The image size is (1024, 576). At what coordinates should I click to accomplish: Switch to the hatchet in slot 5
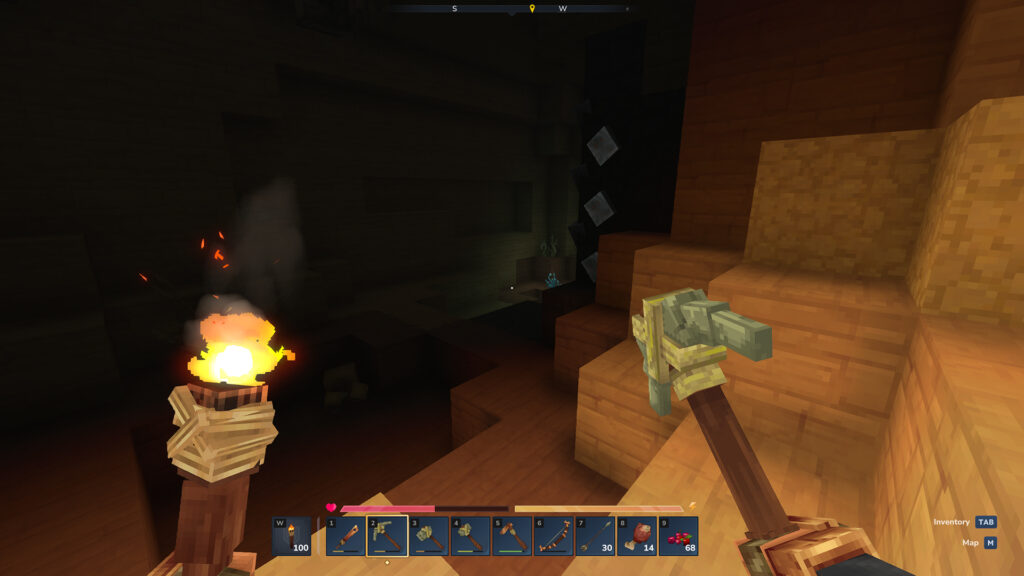point(512,536)
